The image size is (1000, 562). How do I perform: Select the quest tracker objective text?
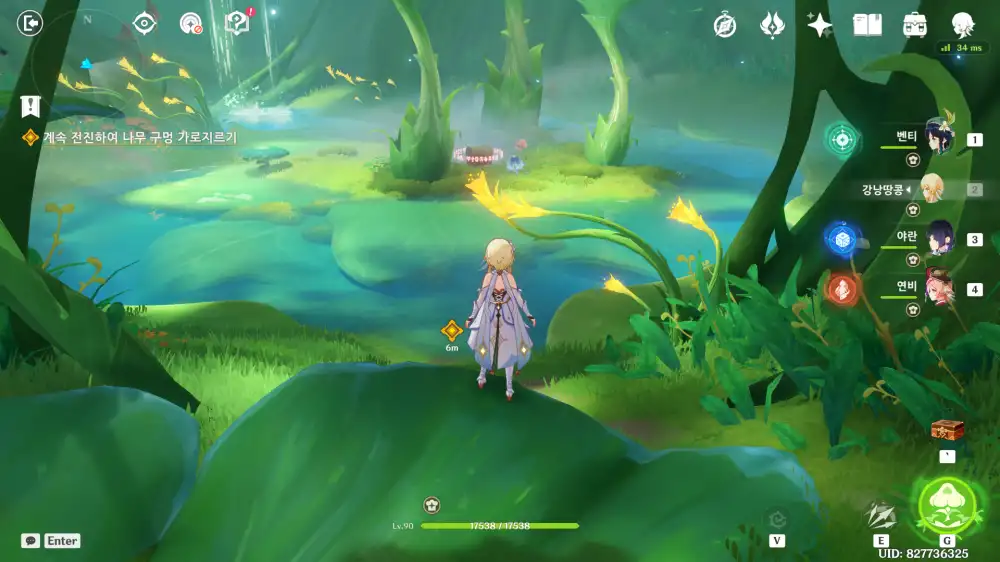[139, 138]
